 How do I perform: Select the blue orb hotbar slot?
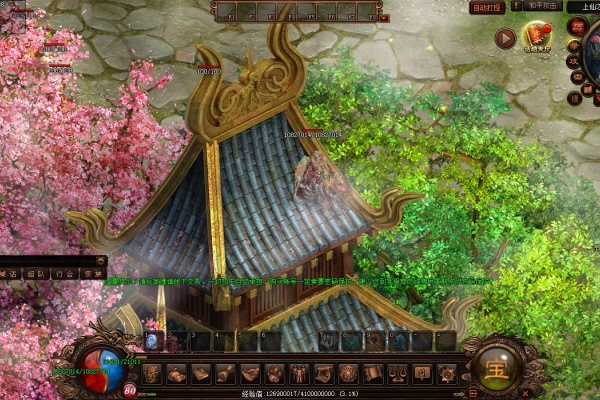point(152,341)
